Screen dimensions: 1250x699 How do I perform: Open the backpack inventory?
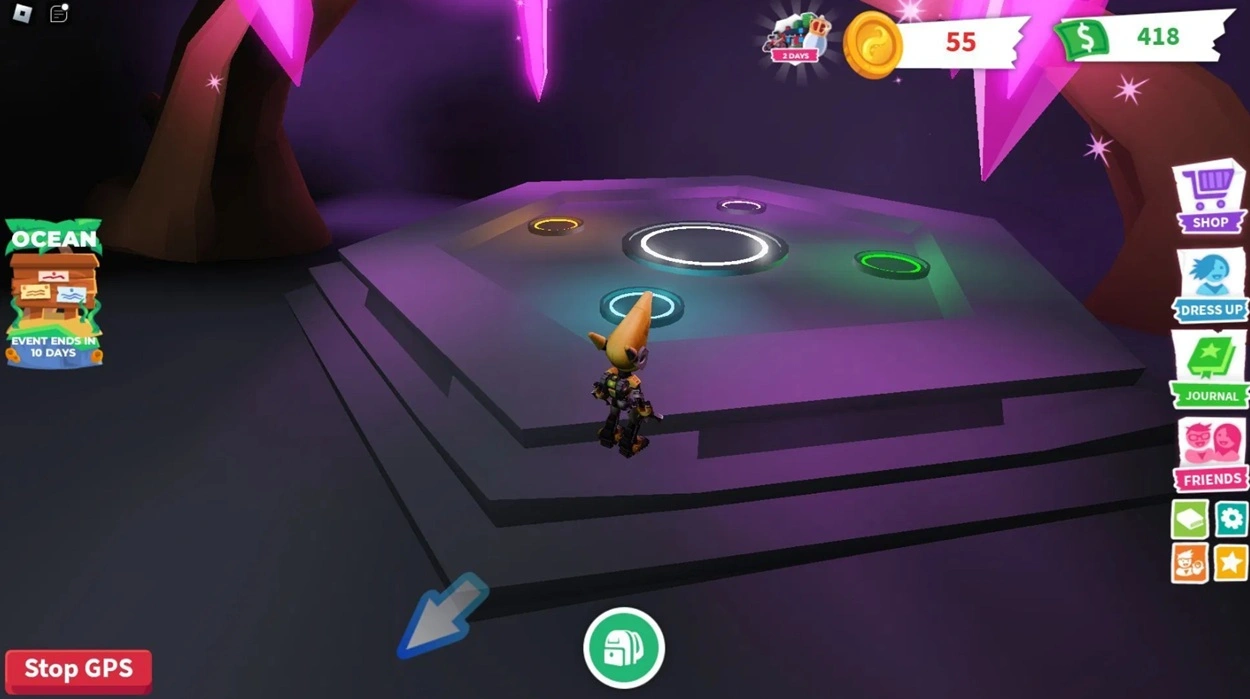point(624,648)
